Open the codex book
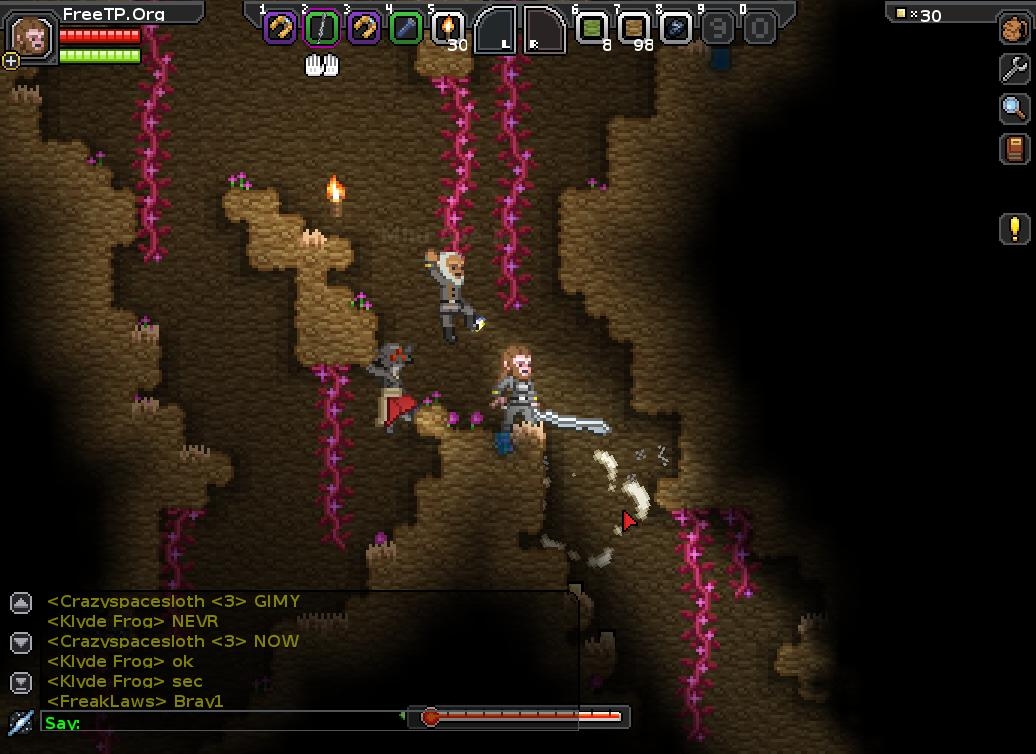1036x754 pixels. 1014,149
